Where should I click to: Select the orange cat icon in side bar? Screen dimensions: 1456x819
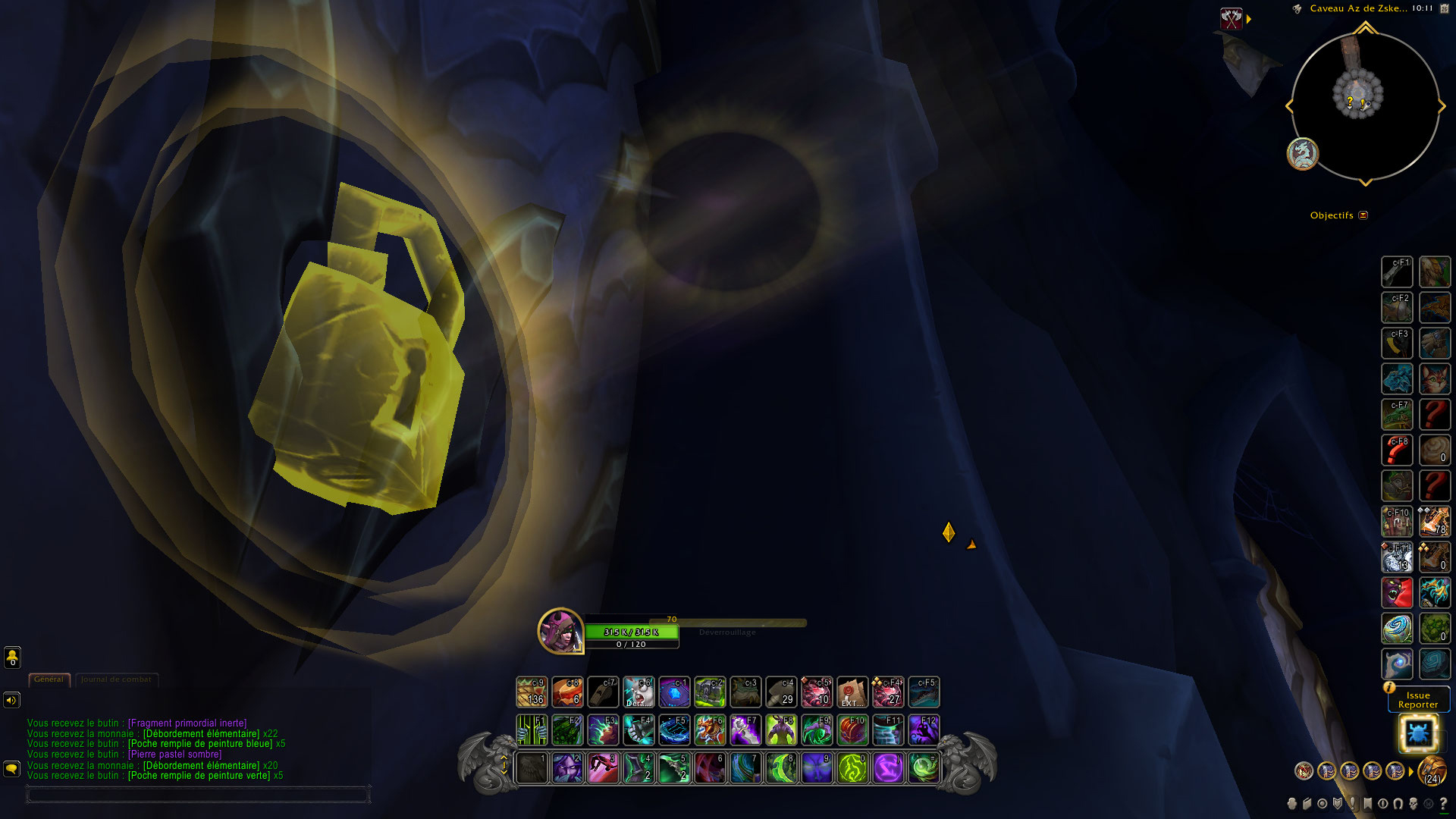(x=1435, y=378)
